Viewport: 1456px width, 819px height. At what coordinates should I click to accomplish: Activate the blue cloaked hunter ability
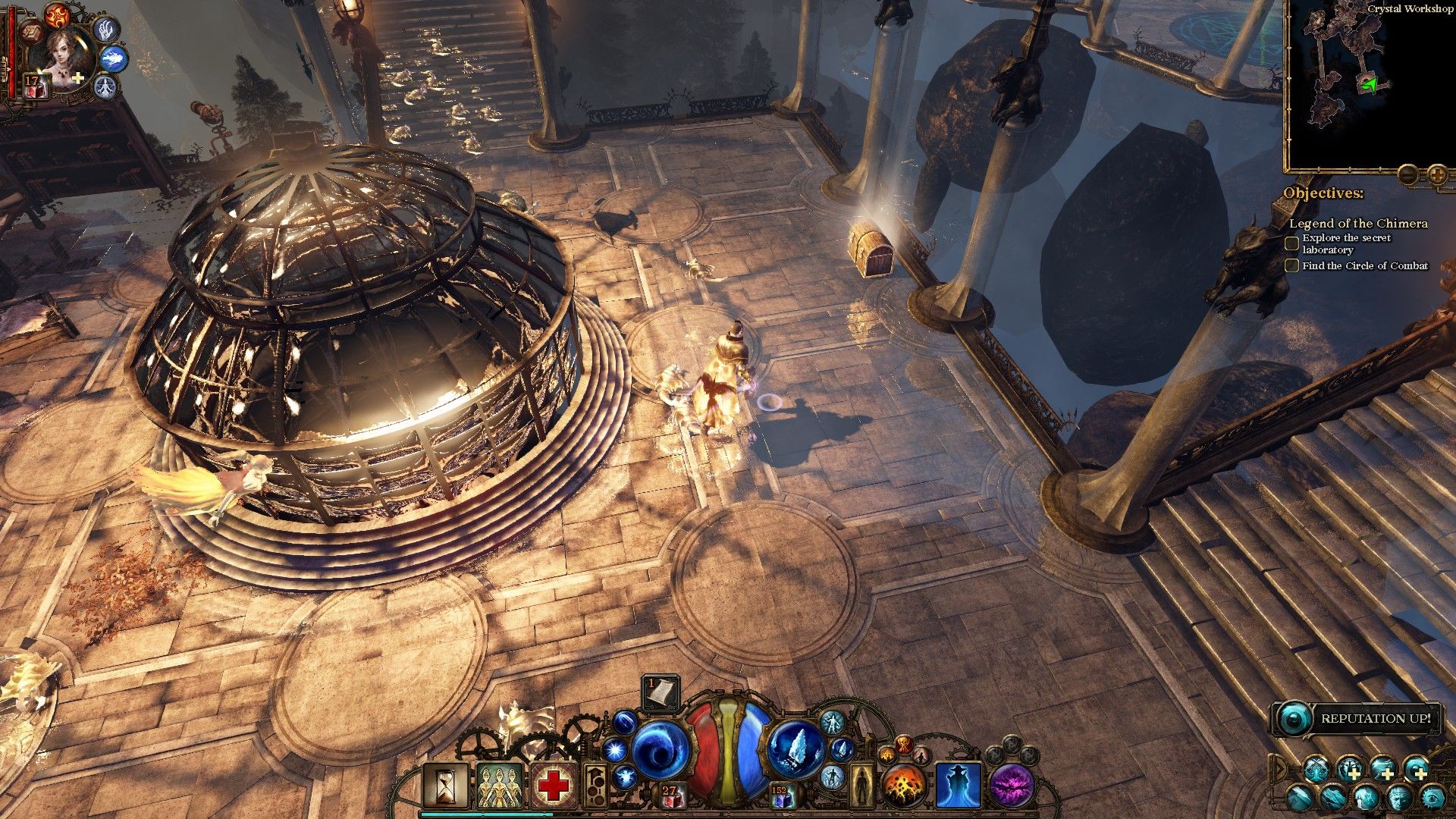click(958, 785)
